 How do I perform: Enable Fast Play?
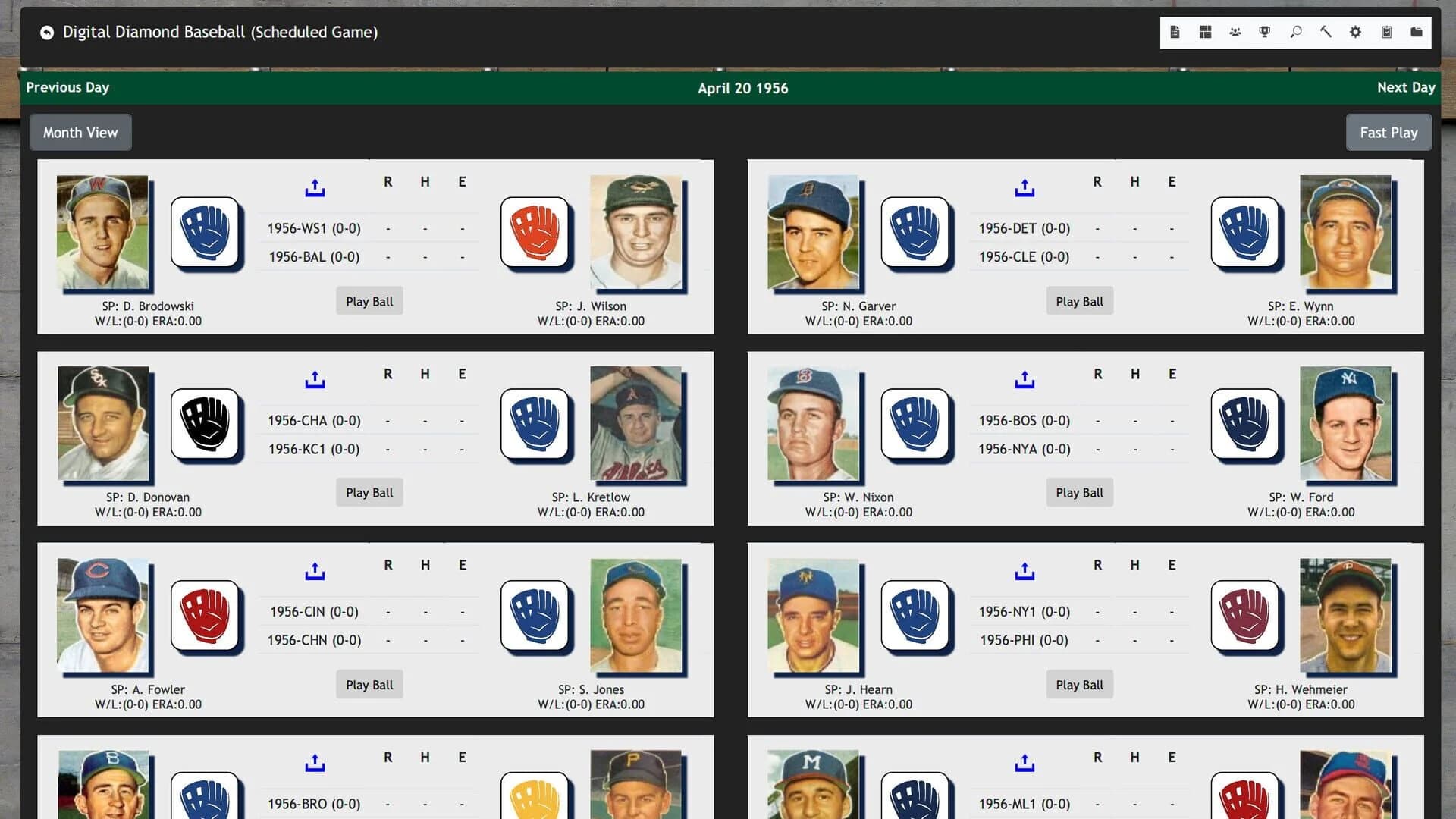click(1389, 132)
